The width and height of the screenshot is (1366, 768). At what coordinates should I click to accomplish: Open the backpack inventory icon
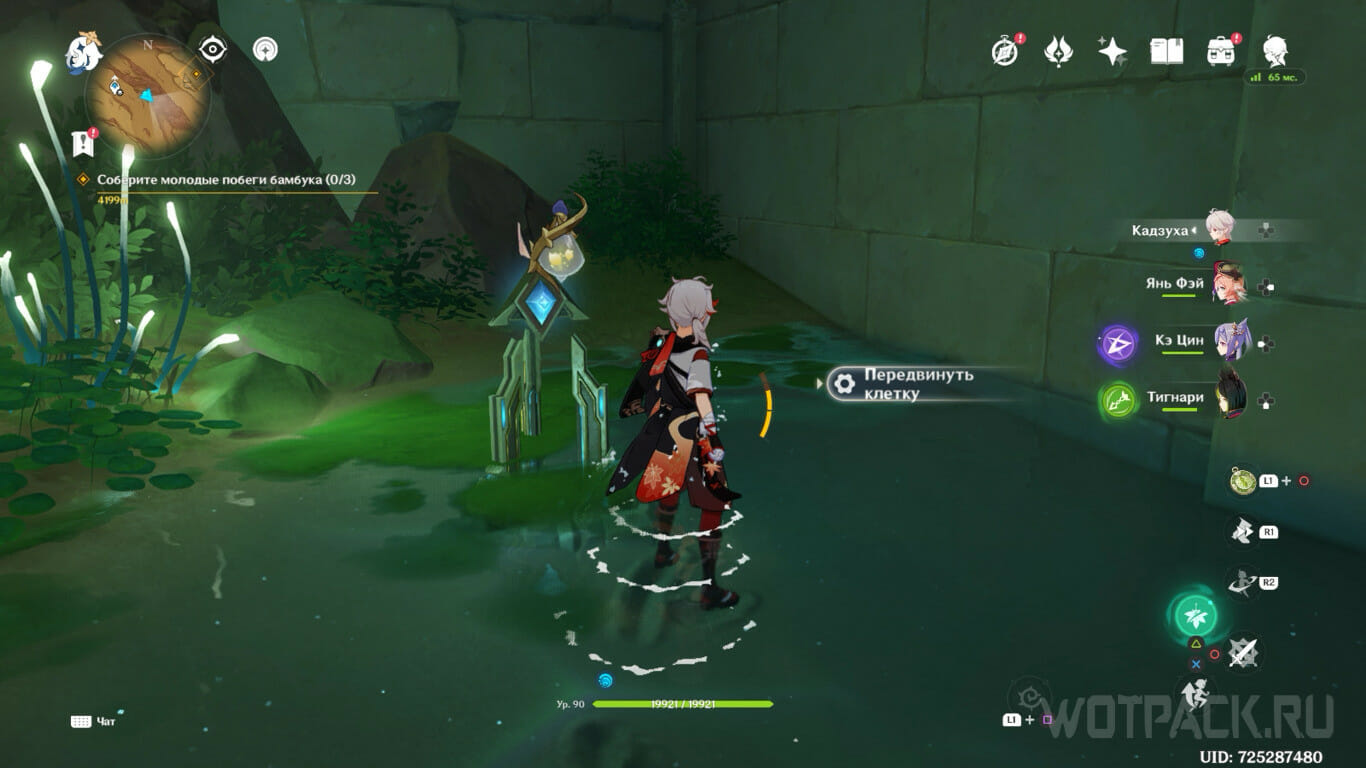1220,51
